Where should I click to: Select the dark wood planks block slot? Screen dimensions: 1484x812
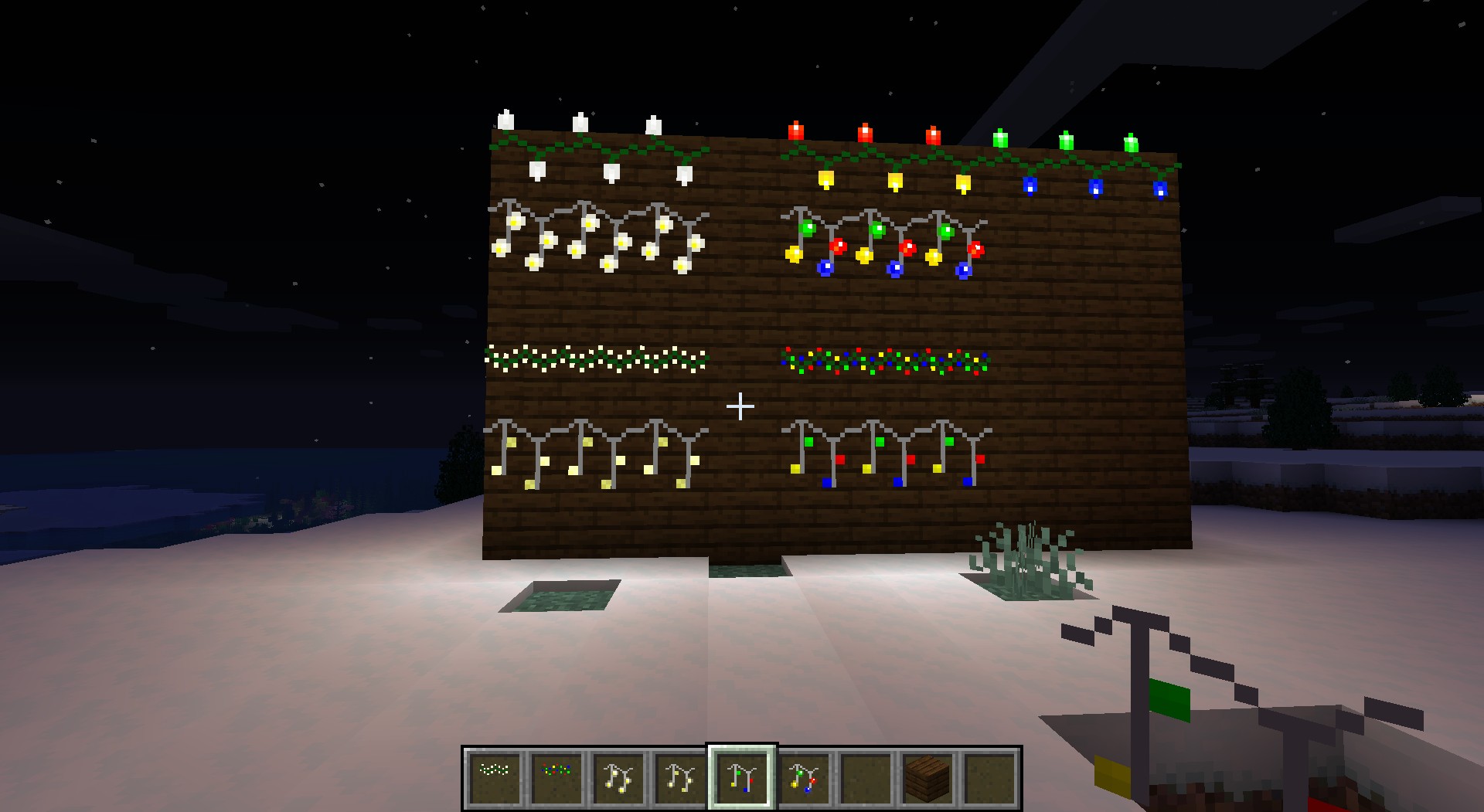[x=927, y=777]
